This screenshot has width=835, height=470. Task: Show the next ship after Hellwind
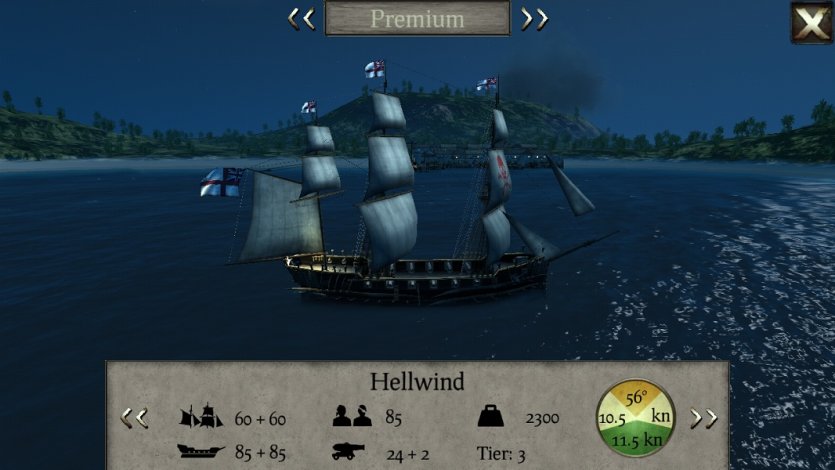pyautogui.click(x=704, y=418)
